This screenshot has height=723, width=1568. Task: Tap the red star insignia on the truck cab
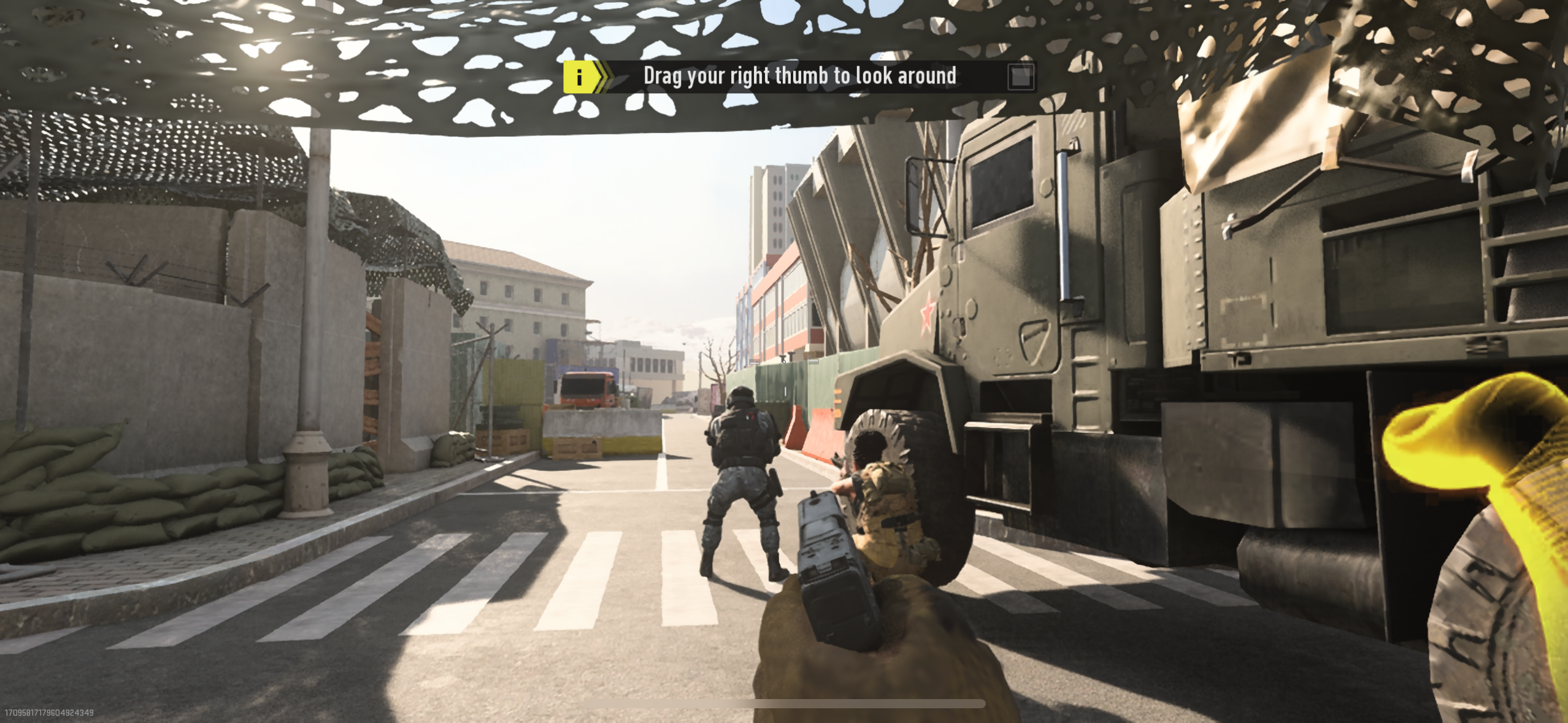(x=926, y=313)
